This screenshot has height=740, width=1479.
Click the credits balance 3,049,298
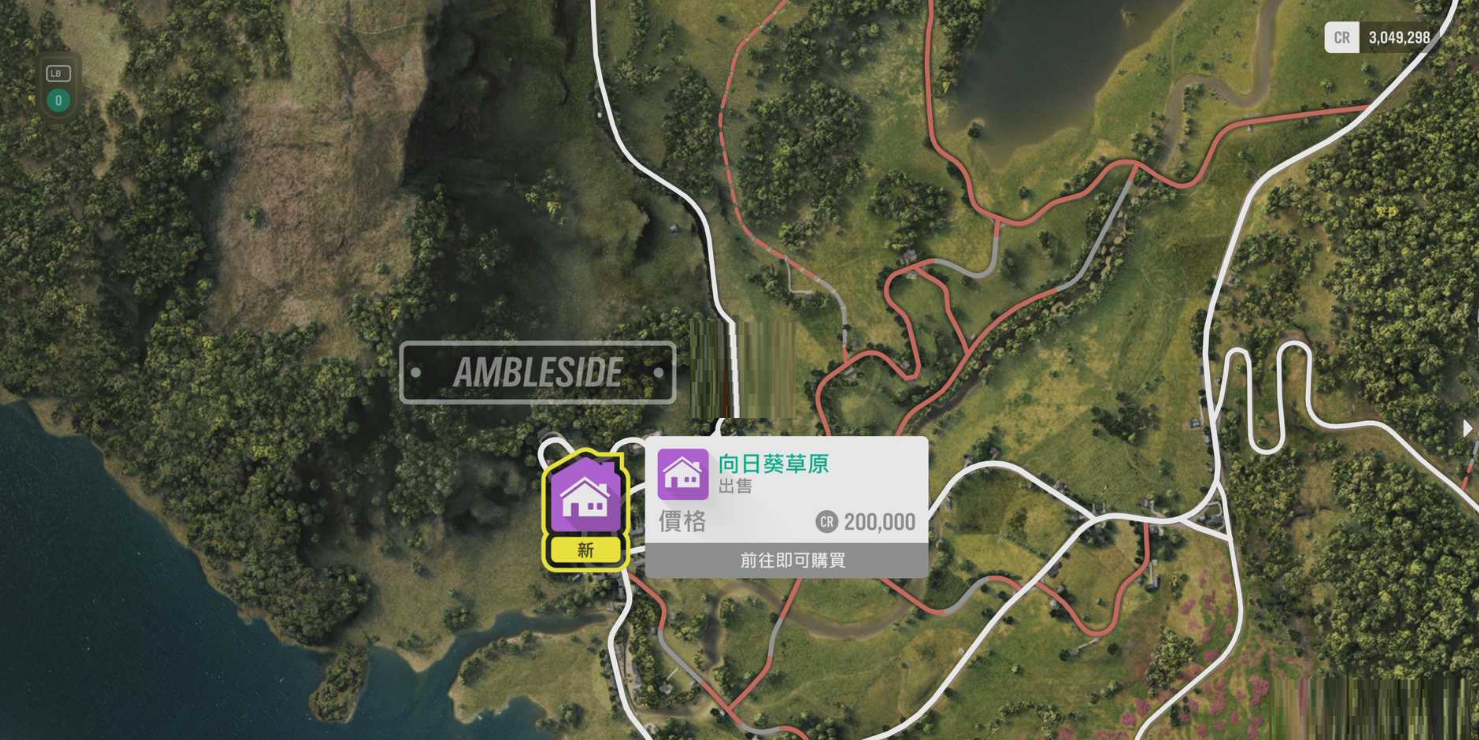coord(1398,38)
